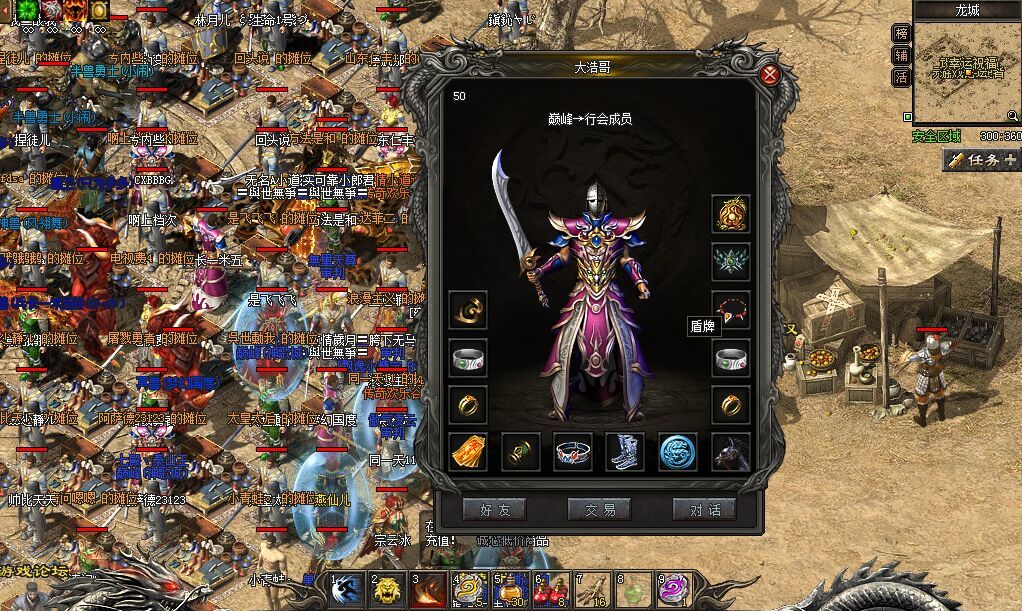Open chat with 对话 button
Image resolution: width=1022 pixels, height=611 pixels.
click(x=704, y=509)
